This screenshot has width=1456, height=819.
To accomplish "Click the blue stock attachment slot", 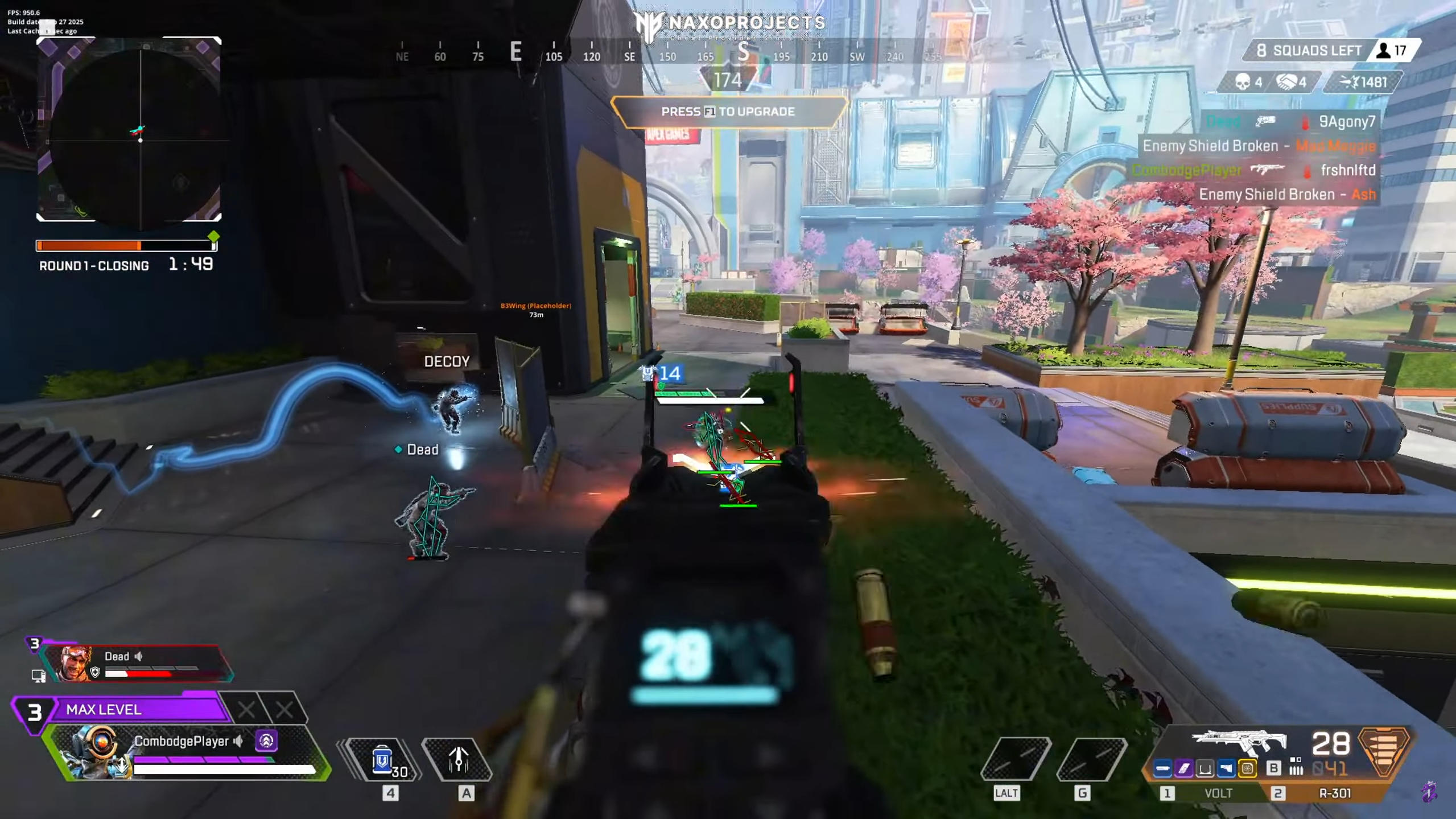I will (x=1226, y=769).
